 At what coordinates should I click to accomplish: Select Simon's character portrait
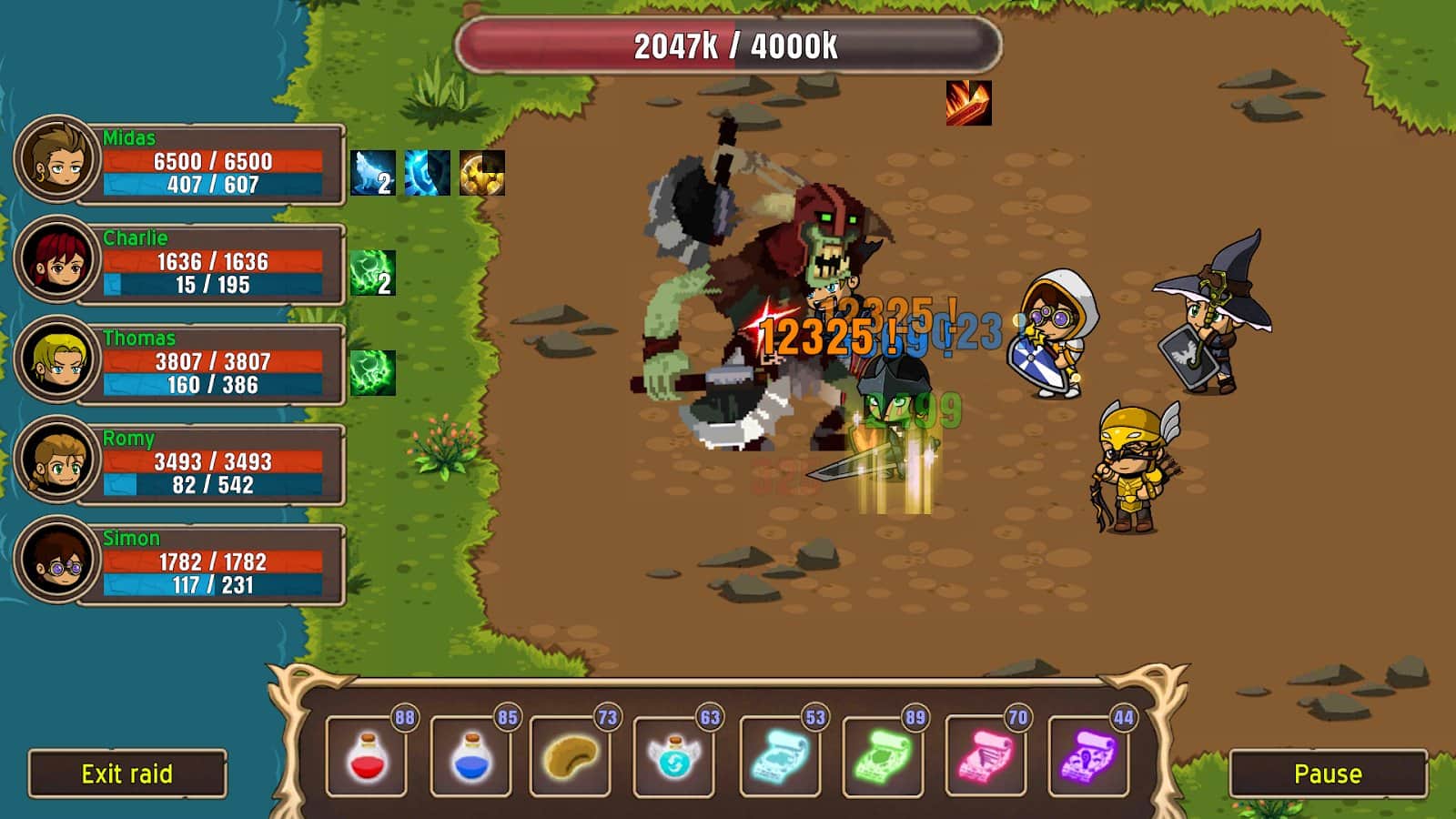point(56,562)
